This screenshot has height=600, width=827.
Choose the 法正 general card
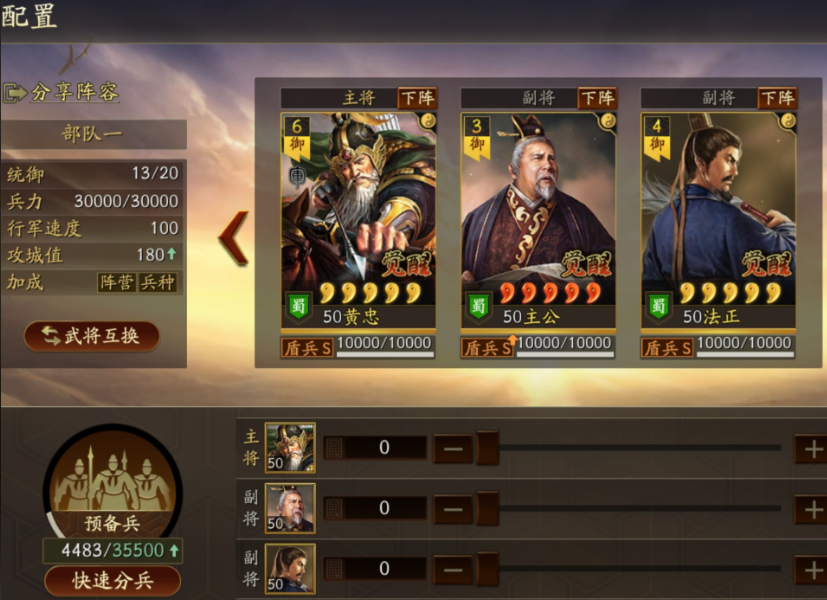coord(717,220)
